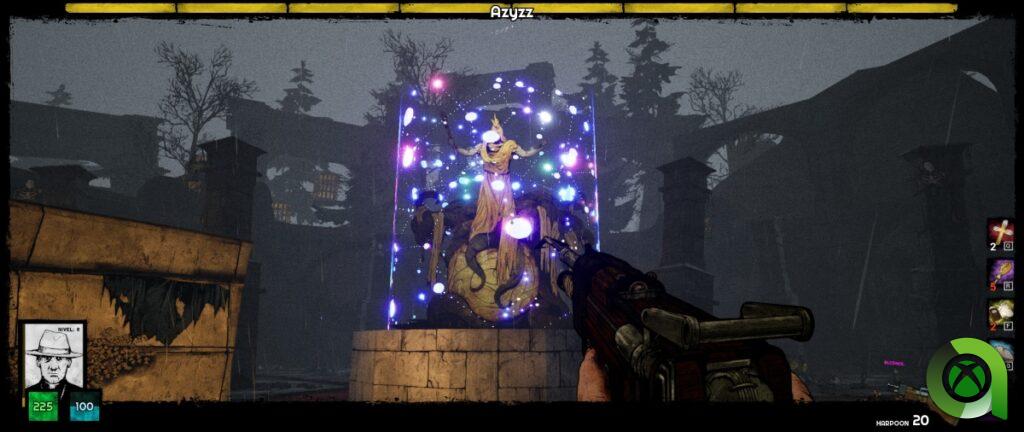Activate the item icon showing count 2 in red
Image resolution: width=1024 pixels, height=432 pixels.
point(1000,312)
